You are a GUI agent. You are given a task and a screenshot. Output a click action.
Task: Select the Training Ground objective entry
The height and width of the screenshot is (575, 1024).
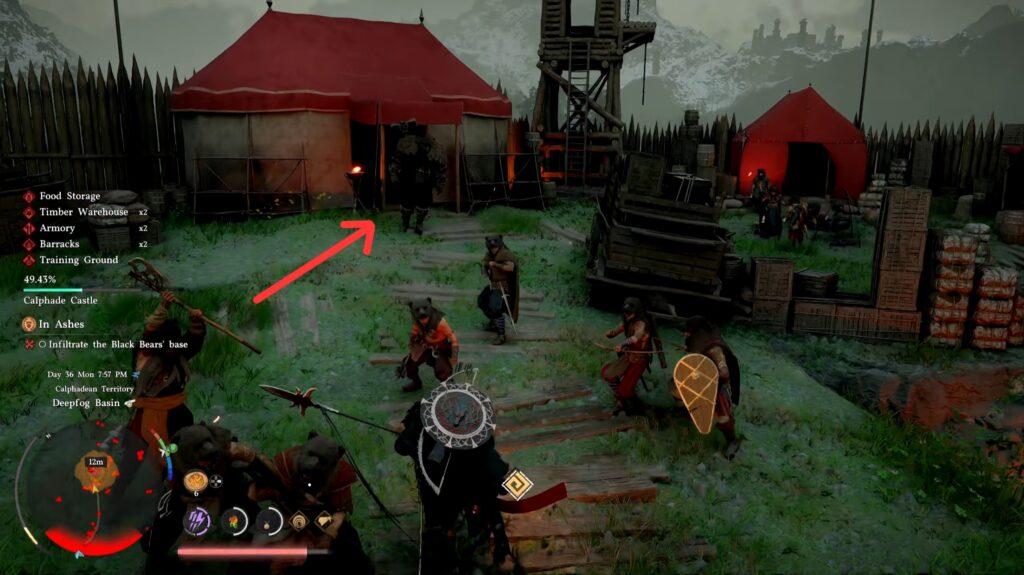click(79, 260)
